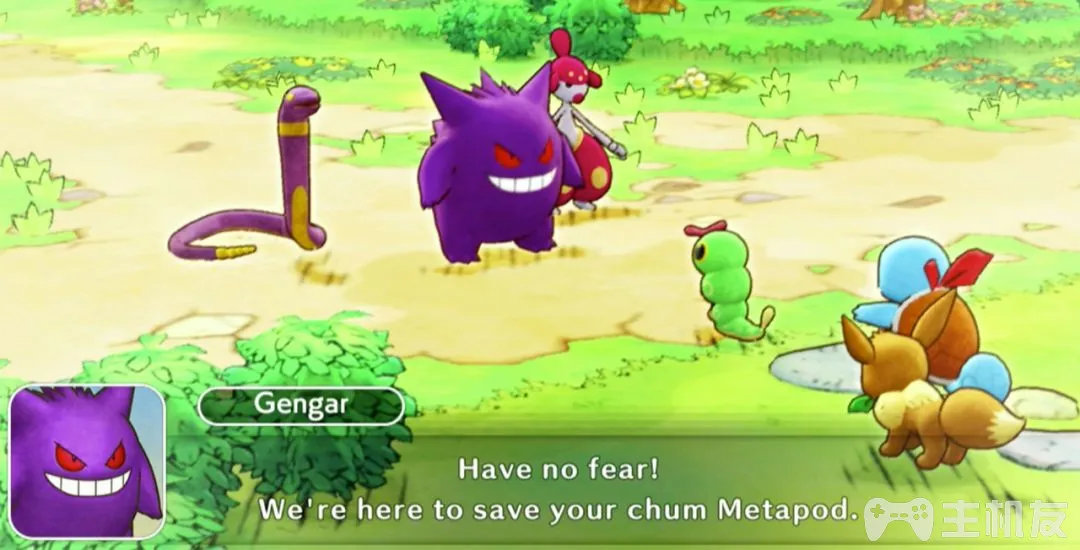Advance the "Have no fear!" dialogue box
1080x550 pixels.
tap(559, 489)
